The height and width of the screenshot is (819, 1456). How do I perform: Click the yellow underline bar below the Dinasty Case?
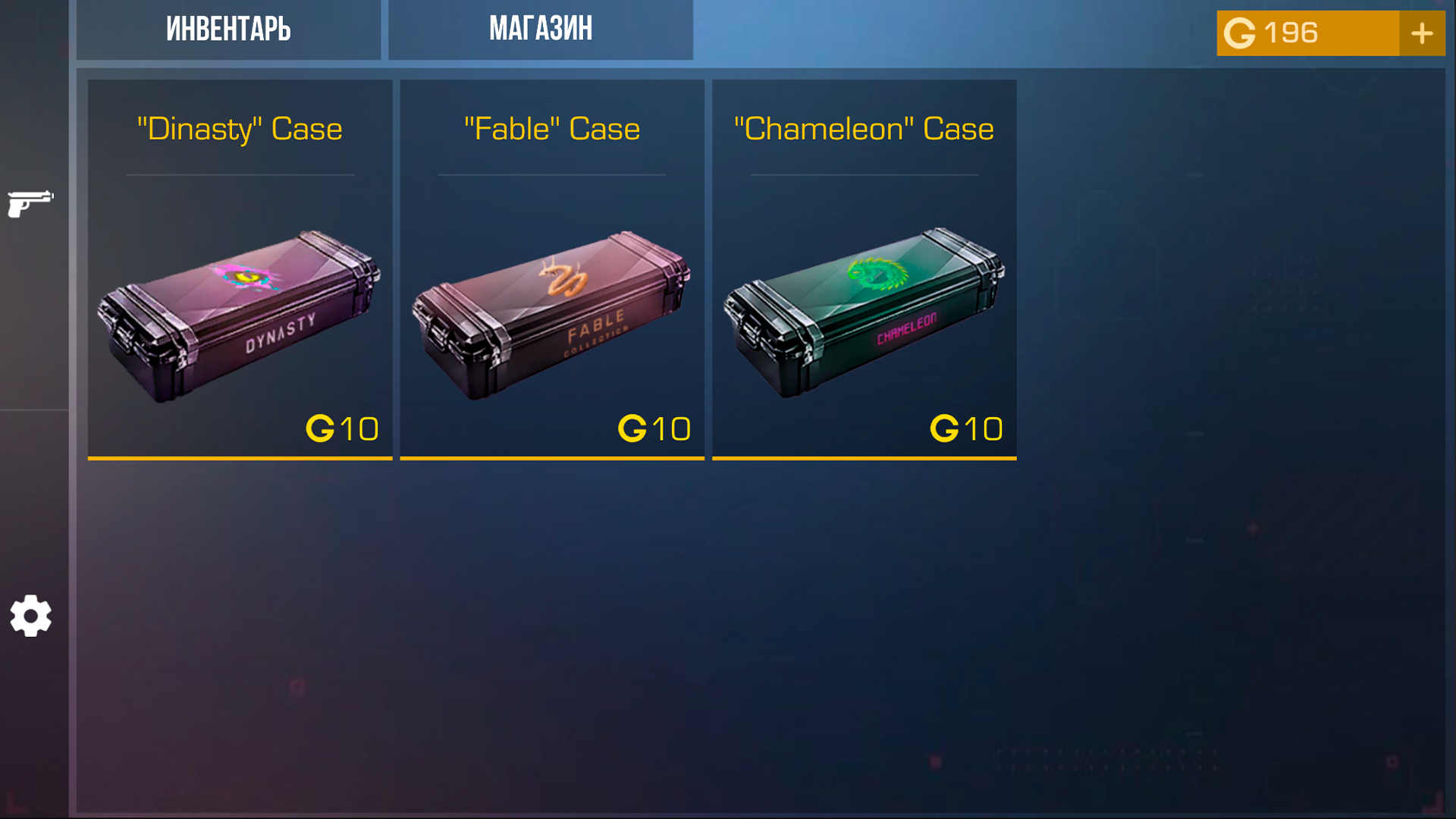tap(240, 458)
